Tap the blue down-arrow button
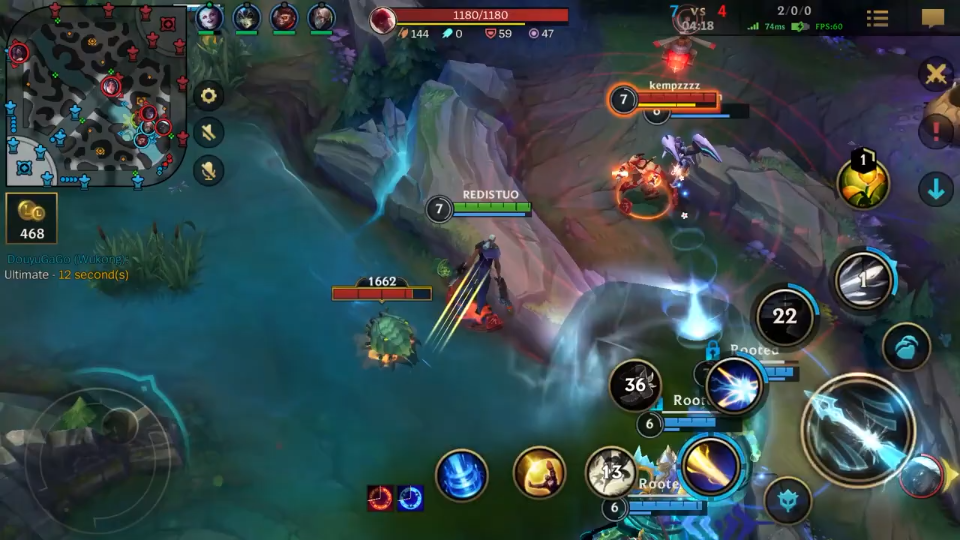This screenshot has height=540, width=960. point(936,188)
